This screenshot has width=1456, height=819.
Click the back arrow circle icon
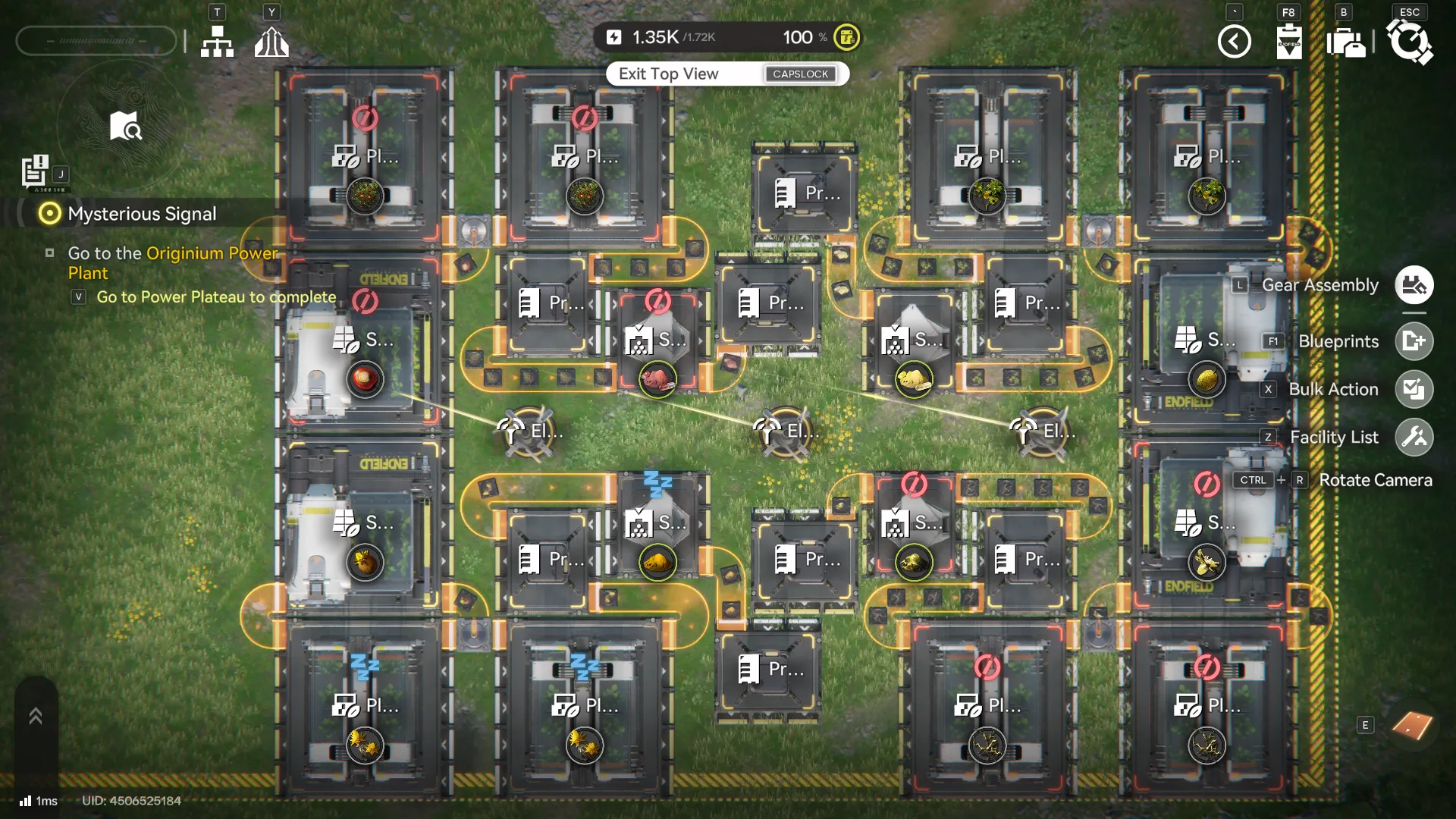(1235, 42)
